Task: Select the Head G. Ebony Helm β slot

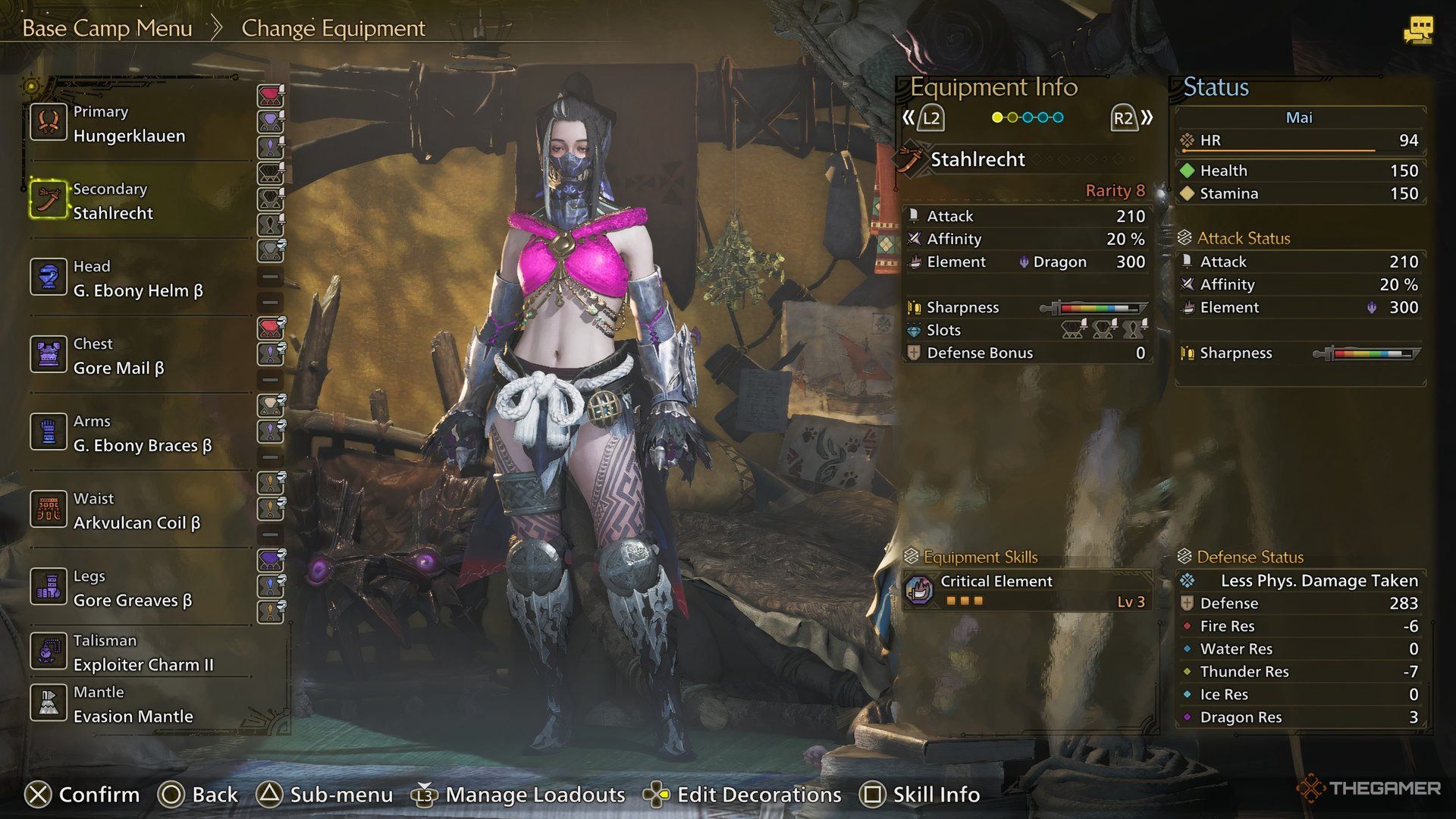Action: [138, 279]
